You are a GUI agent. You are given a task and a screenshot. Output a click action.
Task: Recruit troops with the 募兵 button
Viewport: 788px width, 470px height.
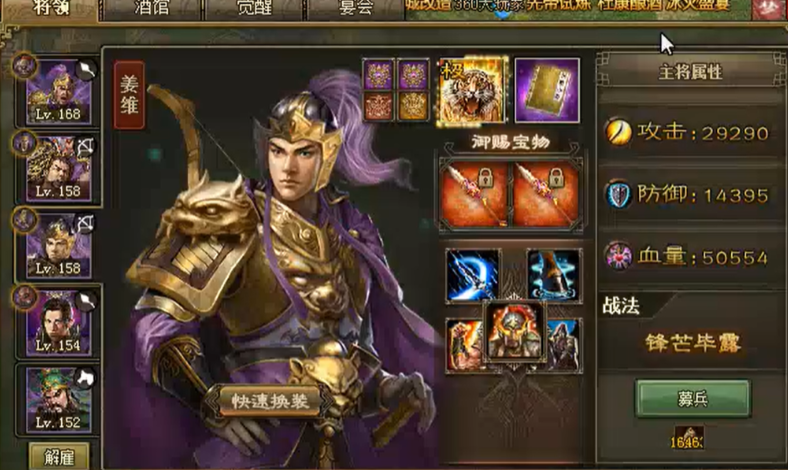point(692,397)
